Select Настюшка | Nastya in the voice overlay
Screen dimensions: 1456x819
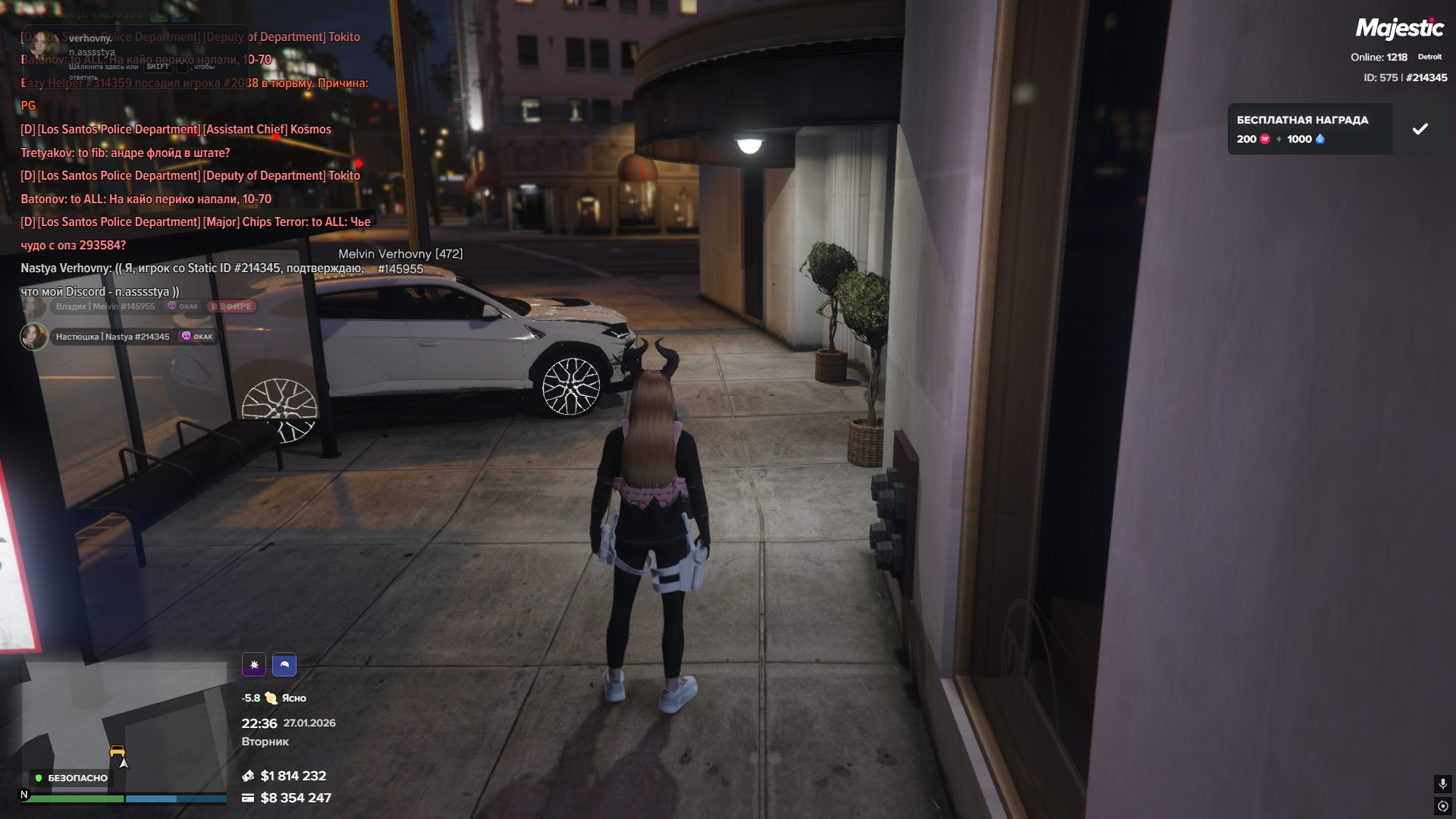tap(112, 337)
